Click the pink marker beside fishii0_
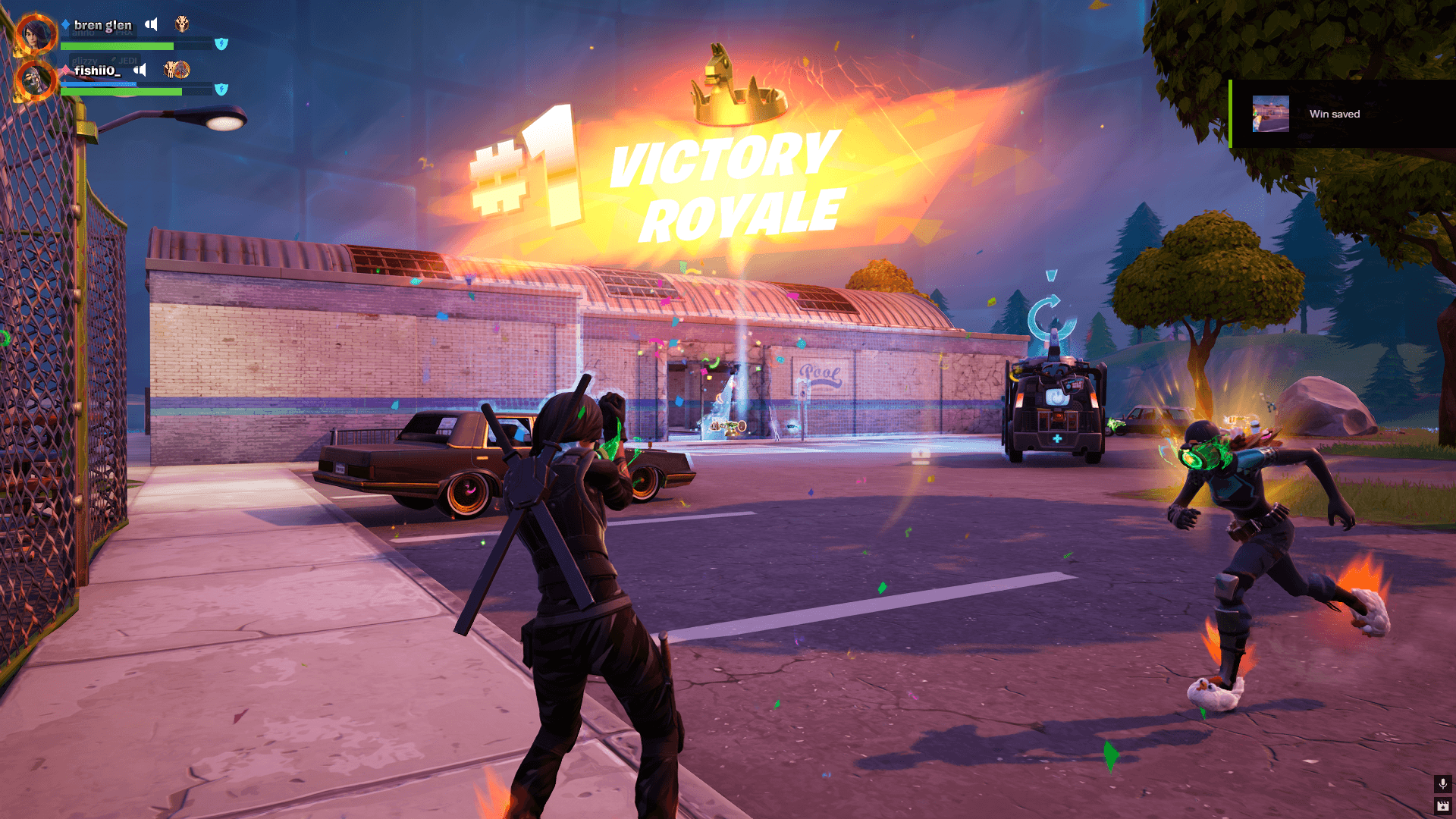Viewport: 1456px width, 819px height. [x=65, y=70]
